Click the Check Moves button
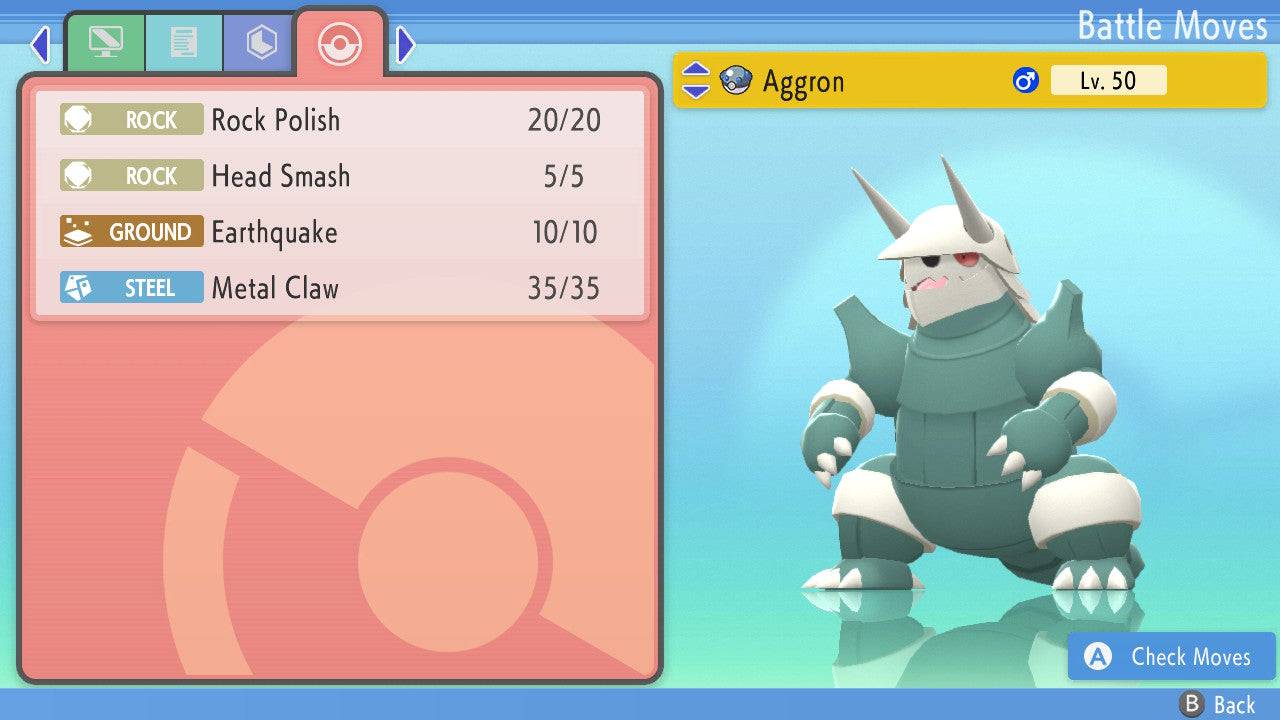The width and height of the screenshot is (1280, 720). [x=1171, y=657]
